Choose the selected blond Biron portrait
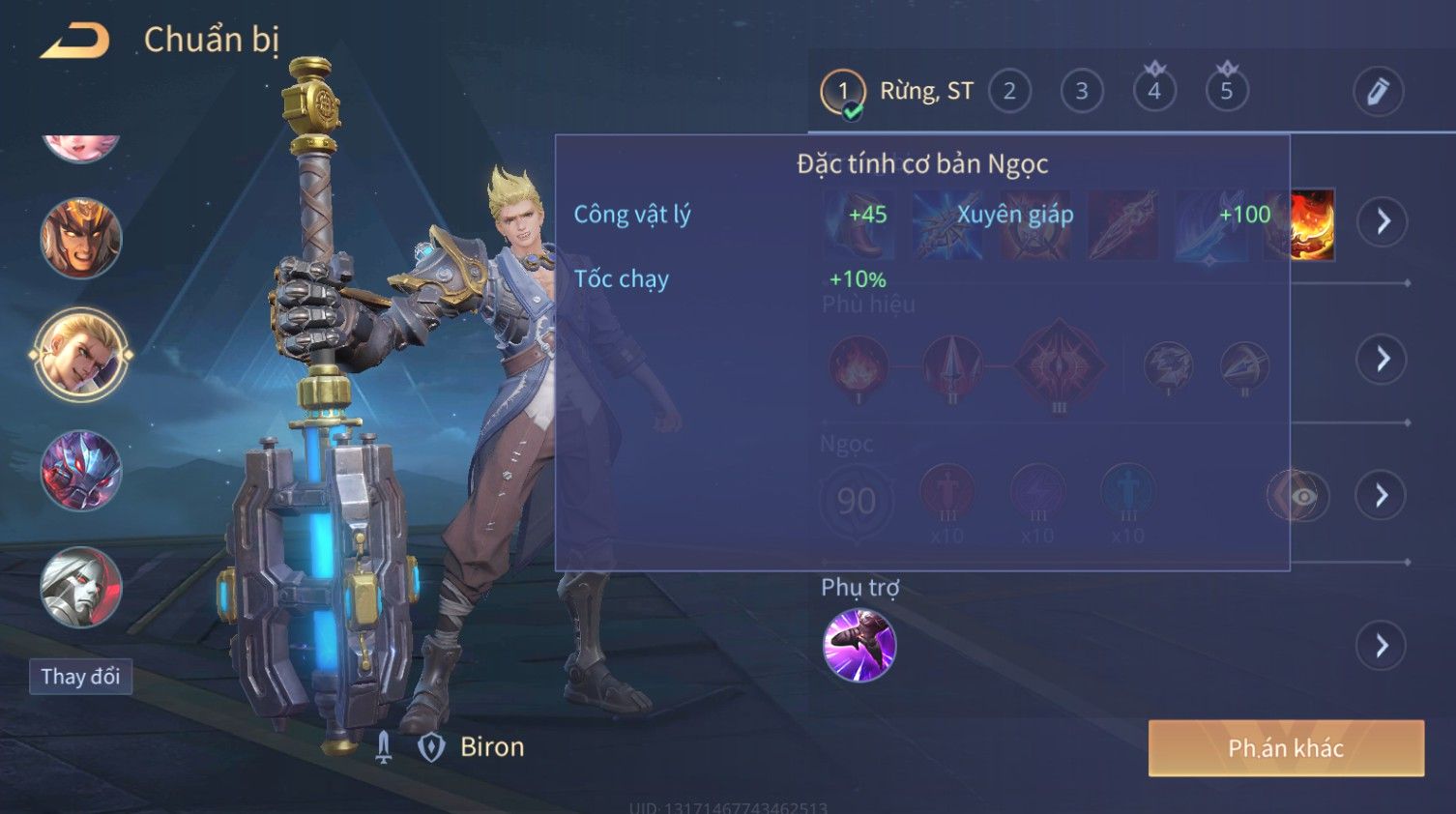 coord(81,355)
